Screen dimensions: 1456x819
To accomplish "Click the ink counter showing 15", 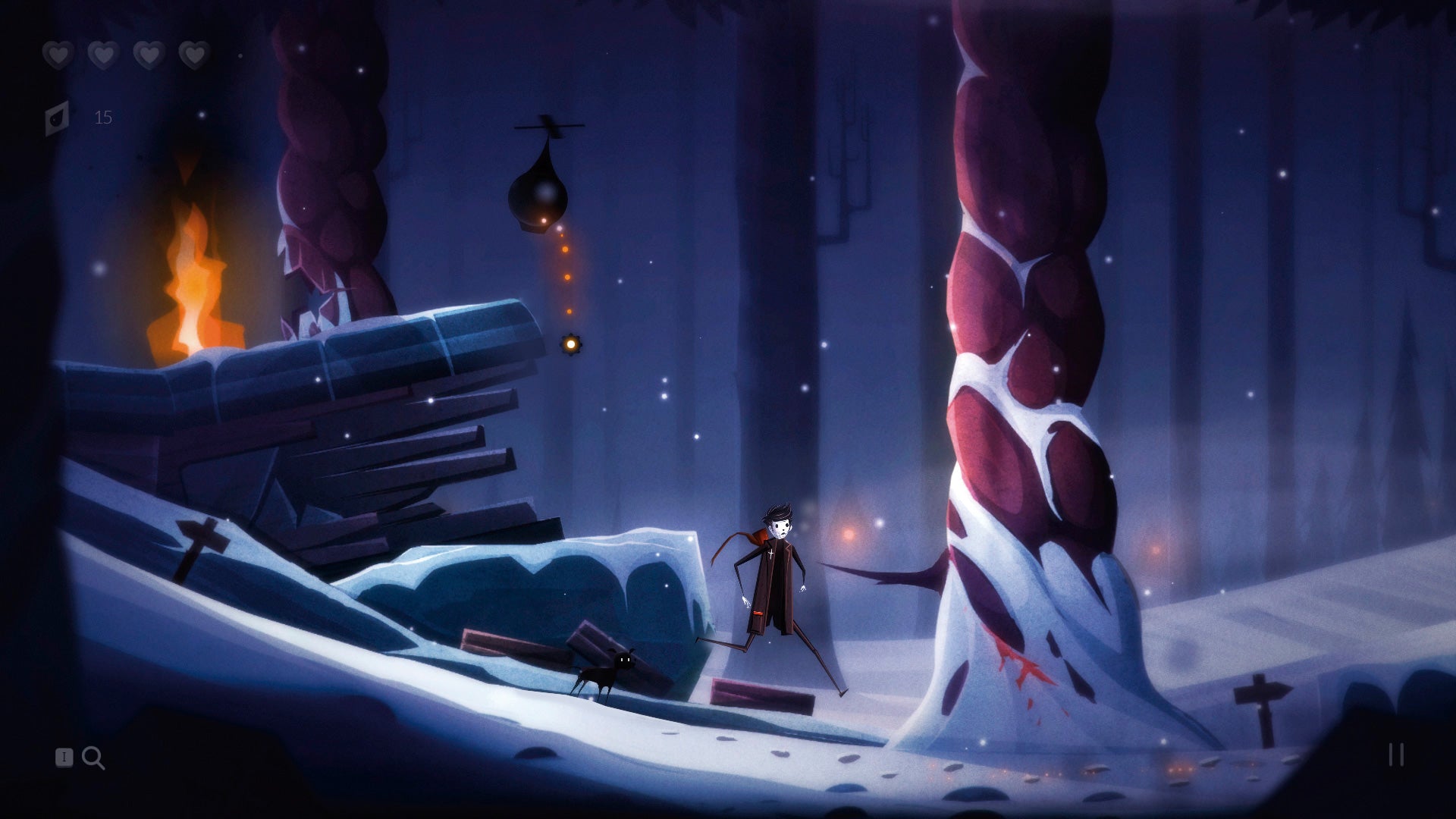I will pyautogui.click(x=104, y=118).
